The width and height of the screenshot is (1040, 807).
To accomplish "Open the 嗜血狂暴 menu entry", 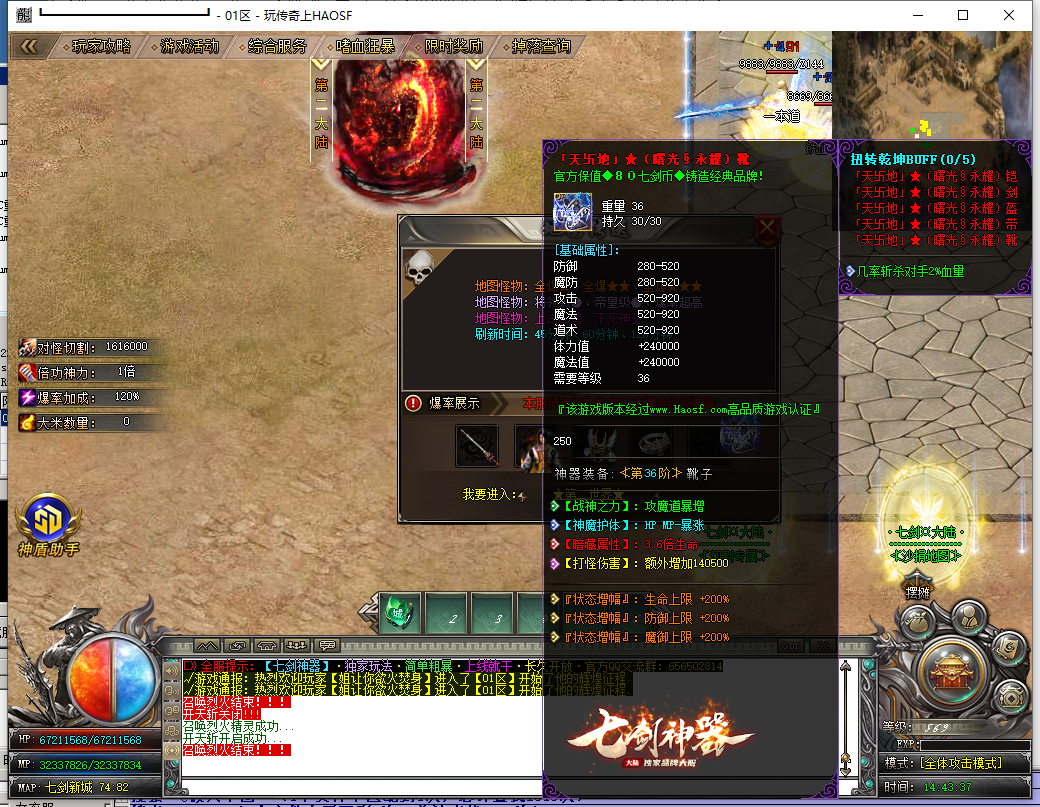I will tap(365, 46).
